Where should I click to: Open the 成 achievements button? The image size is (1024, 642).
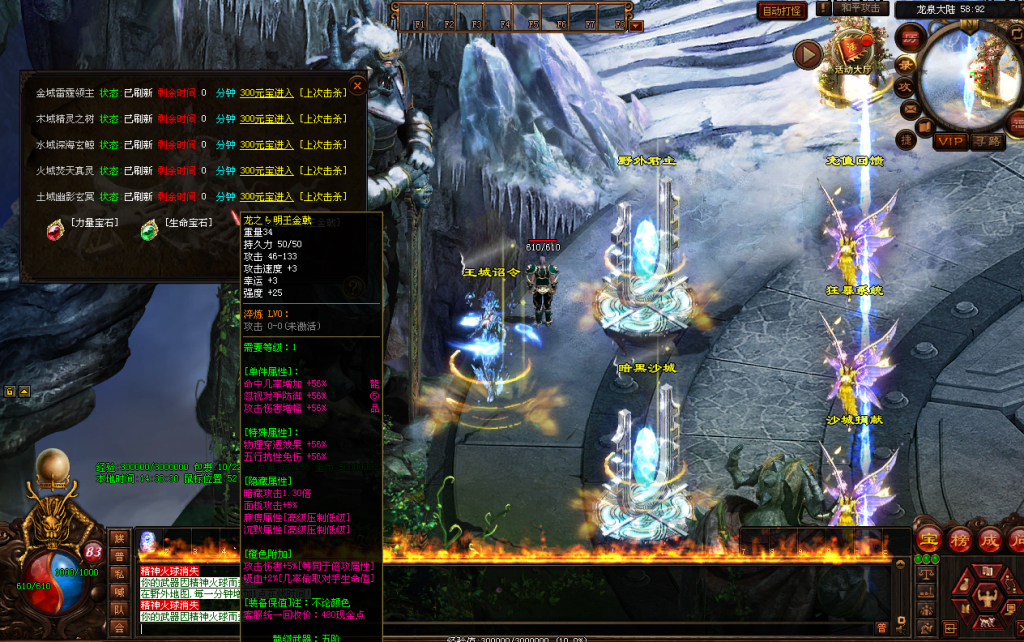click(x=990, y=540)
